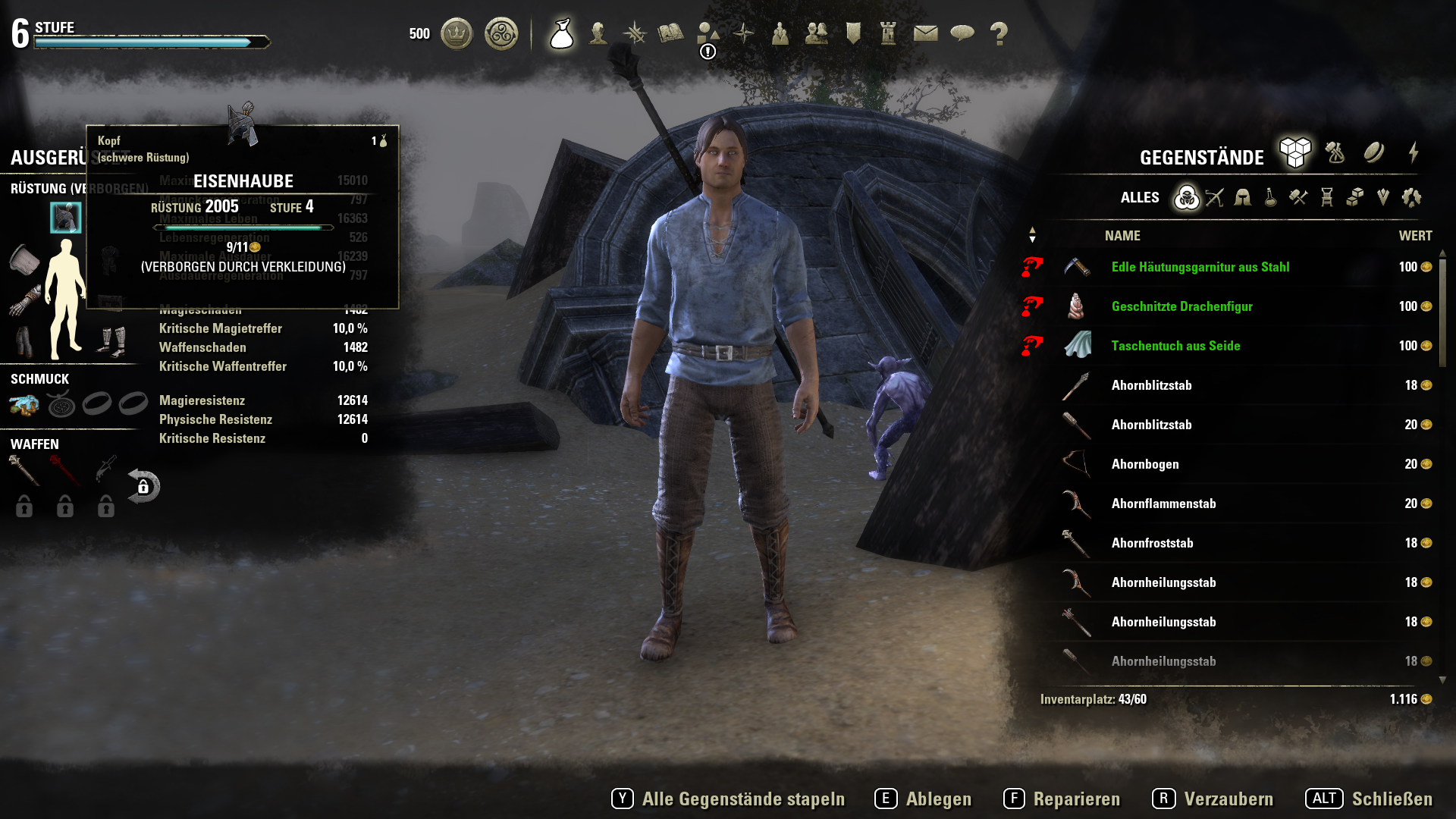Screen dimensions: 1456x819
Task: Open the help question mark menu
Action: pos(999,33)
